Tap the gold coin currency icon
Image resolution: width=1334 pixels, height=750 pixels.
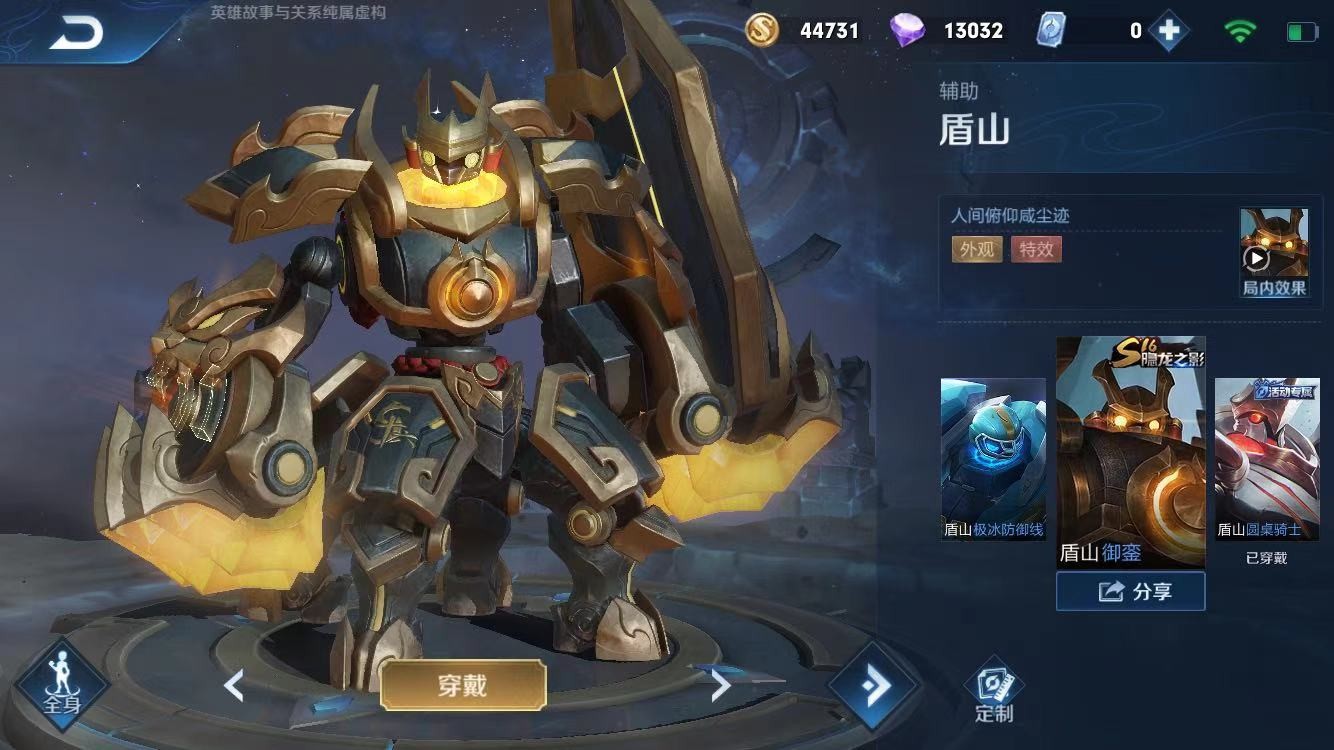pos(762,31)
